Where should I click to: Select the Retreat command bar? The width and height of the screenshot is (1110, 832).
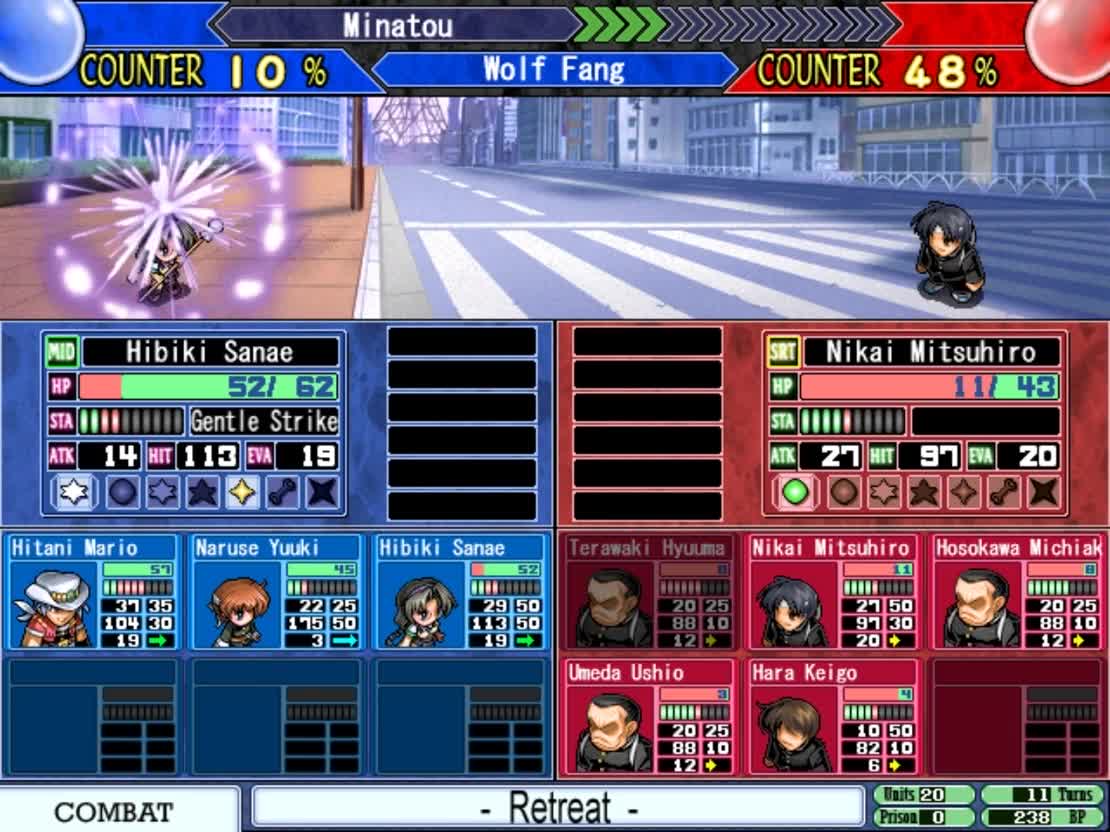(x=558, y=807)
